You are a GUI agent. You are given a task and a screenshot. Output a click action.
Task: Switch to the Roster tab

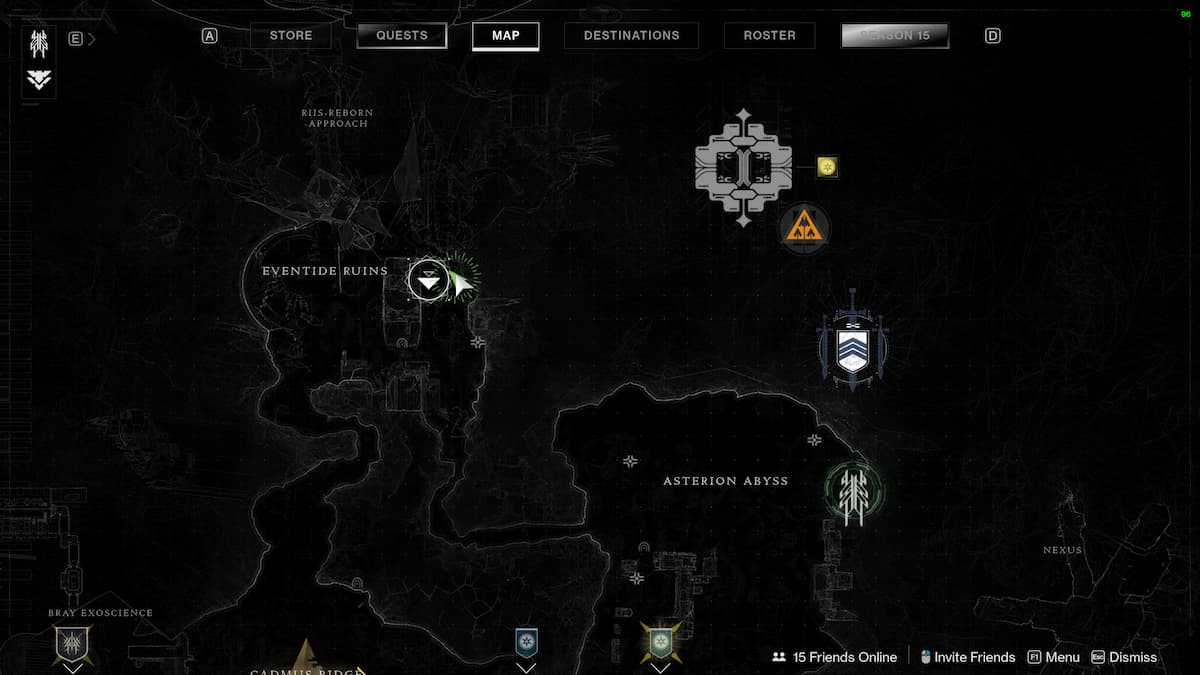(x=768, y=36)
